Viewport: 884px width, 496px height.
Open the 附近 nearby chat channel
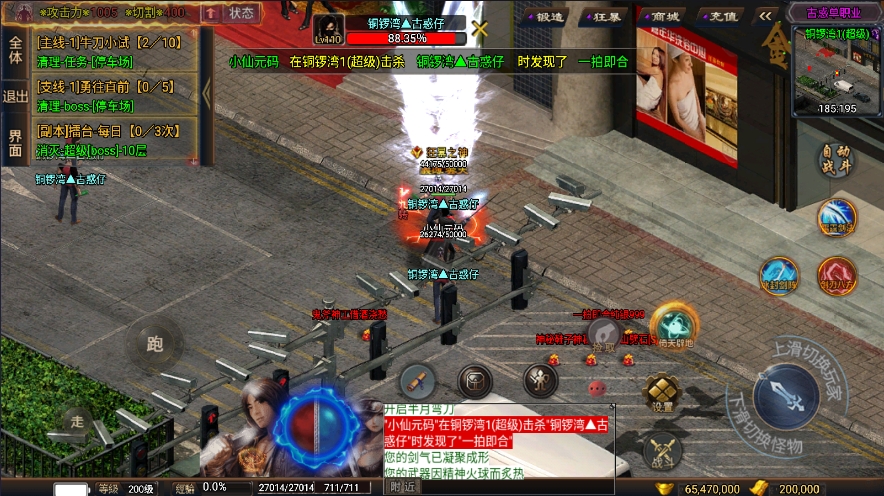point(402,486)
